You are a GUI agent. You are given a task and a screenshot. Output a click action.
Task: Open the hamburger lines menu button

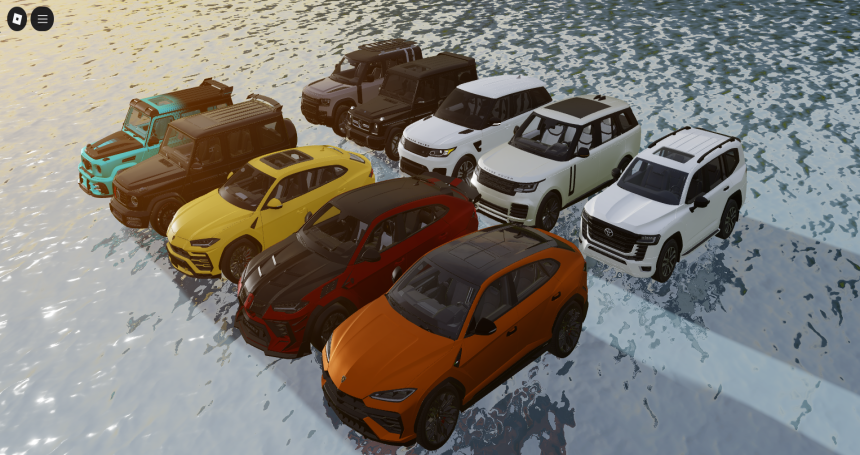point(42,18)
